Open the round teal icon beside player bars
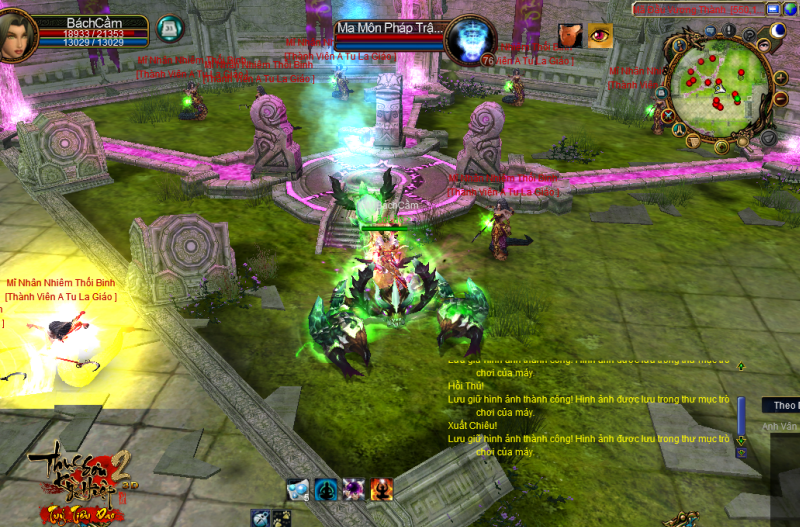The height and width of the screenshot is (527, 800). (x=171, y=28)
